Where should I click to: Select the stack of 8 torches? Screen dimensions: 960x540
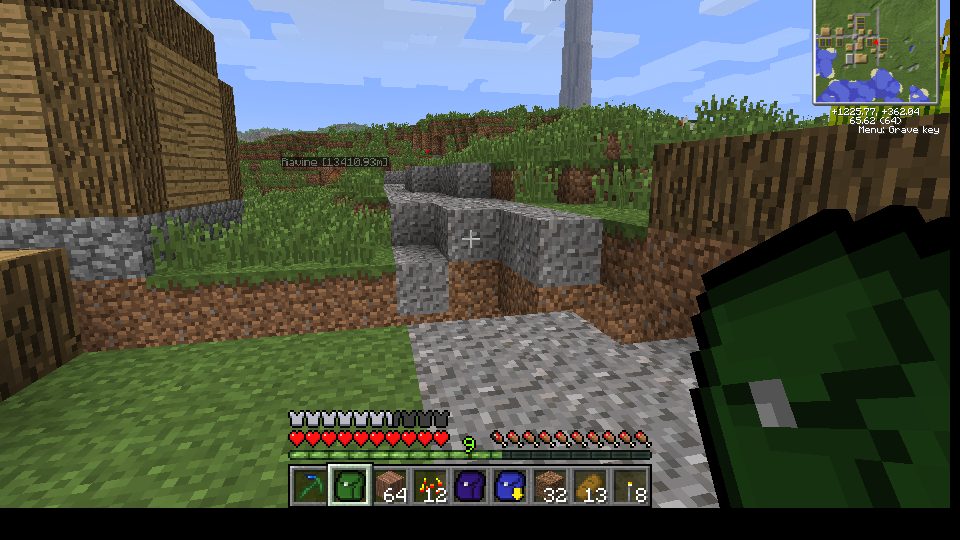pyautogui.click(x=630, y=486)
